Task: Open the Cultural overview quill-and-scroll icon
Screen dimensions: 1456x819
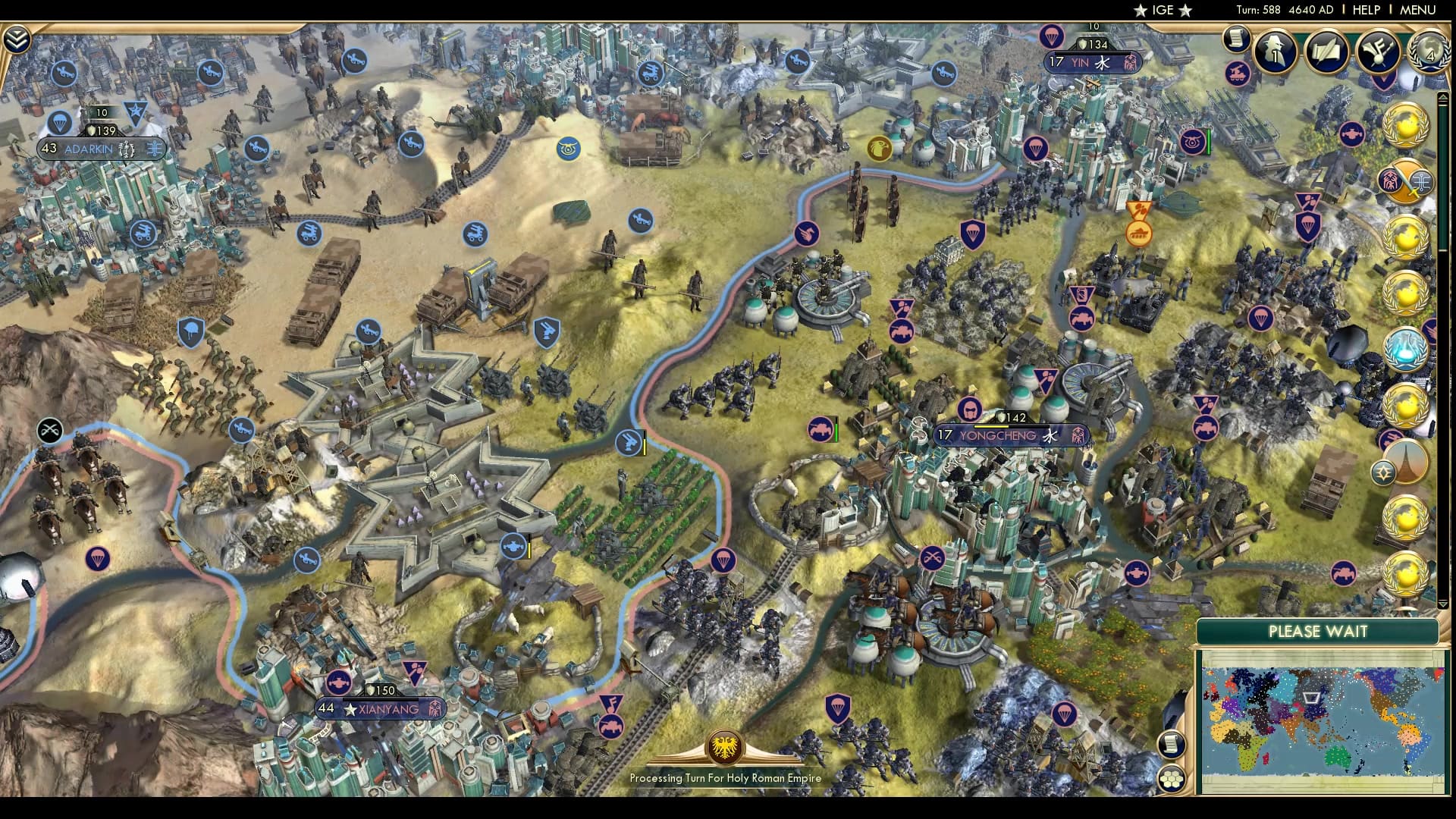Action: click(1326, 52)
